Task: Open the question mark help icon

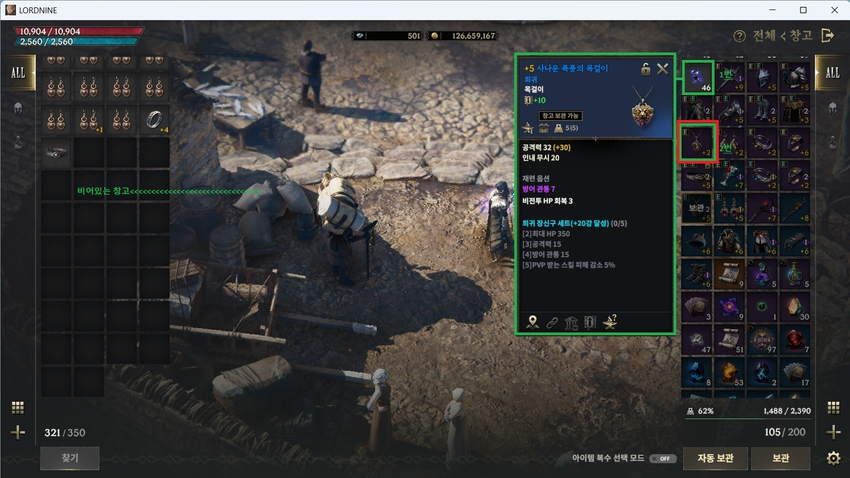Action: coord(739,36)
